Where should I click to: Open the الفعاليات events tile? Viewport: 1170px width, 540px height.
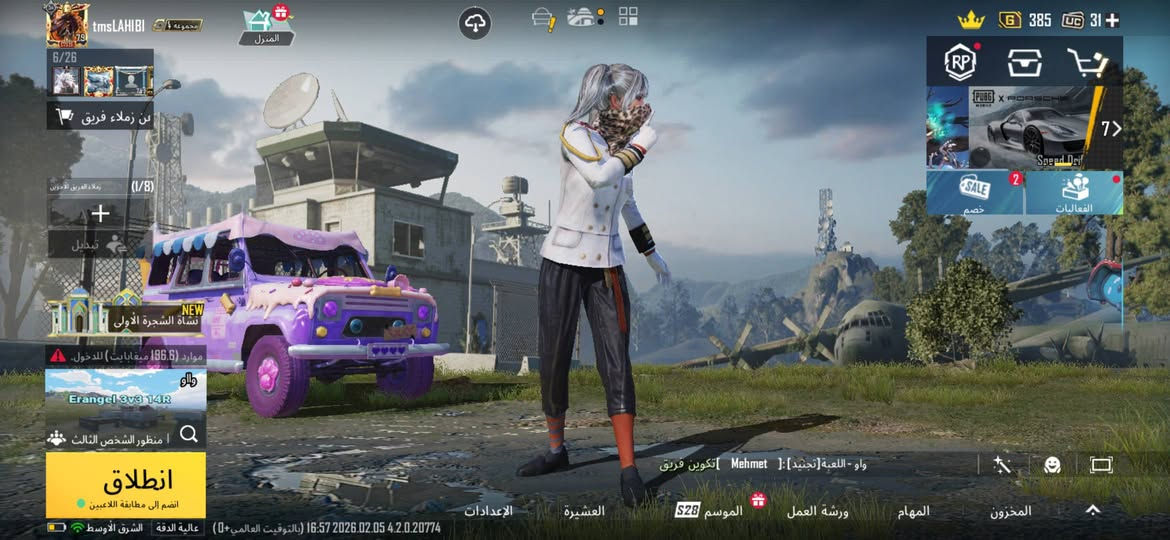(x=1074, y=192)
